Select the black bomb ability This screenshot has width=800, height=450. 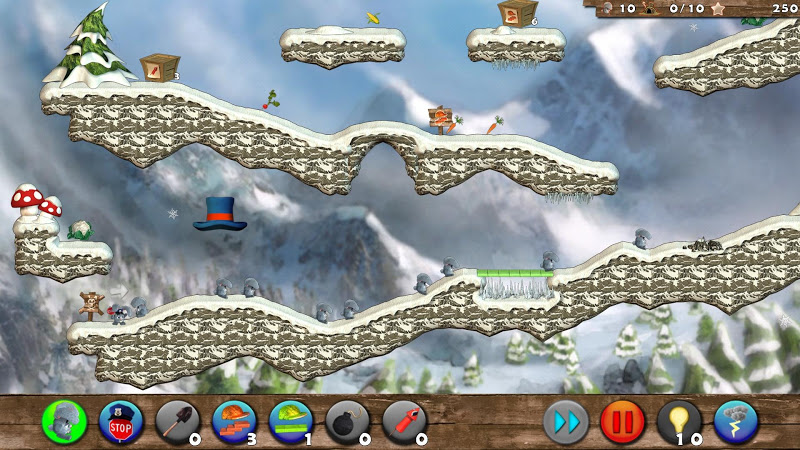[x=347, y=422]
